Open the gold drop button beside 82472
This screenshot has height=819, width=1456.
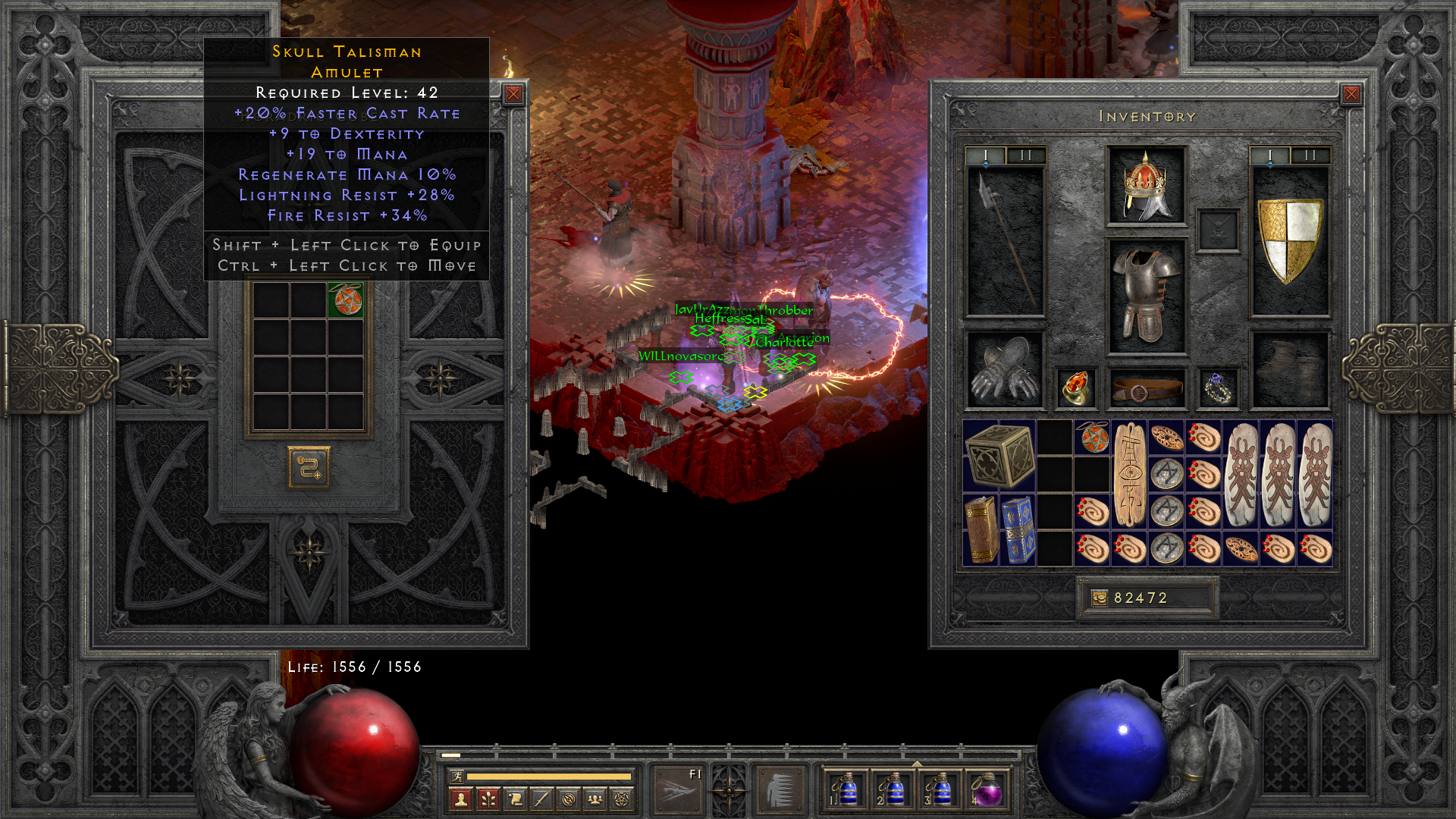pyautogui.click(x=1100, y=598)
